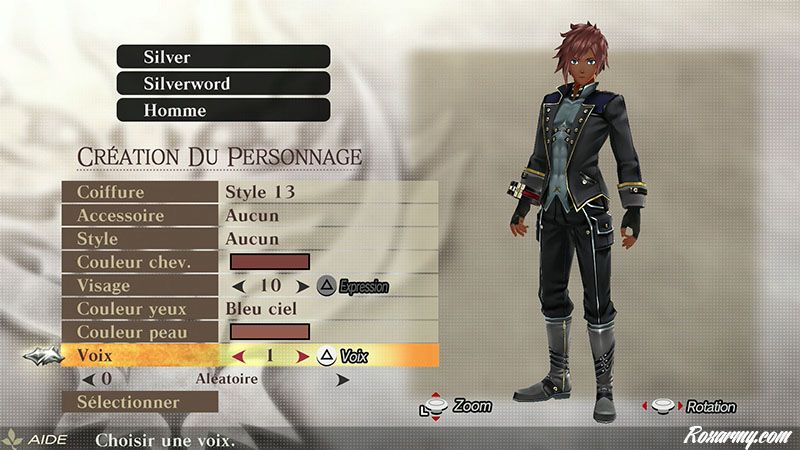This screenshot has width=800, height=450.
Task: Decrease the Voix value with left arrow
Action: 237,356
